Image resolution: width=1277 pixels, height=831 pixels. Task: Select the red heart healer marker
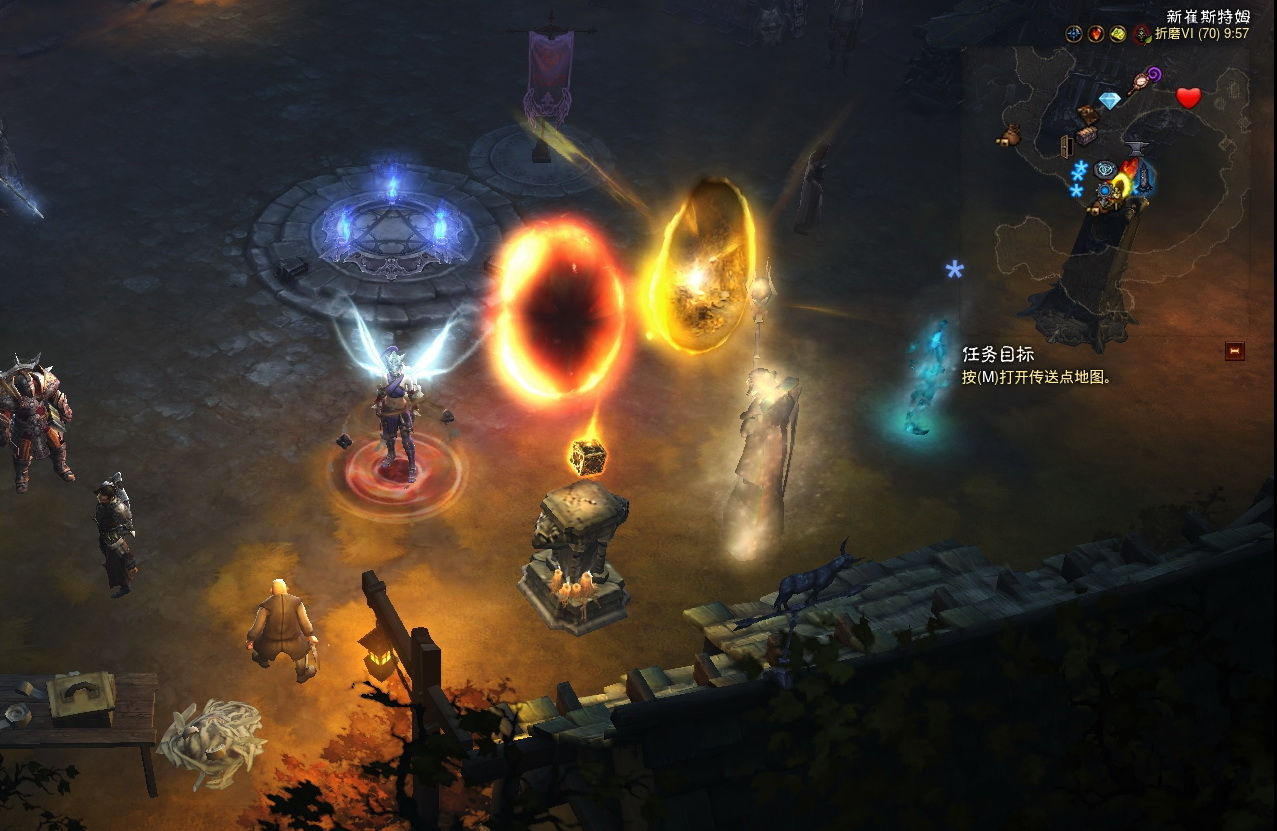pos(1188,98)
